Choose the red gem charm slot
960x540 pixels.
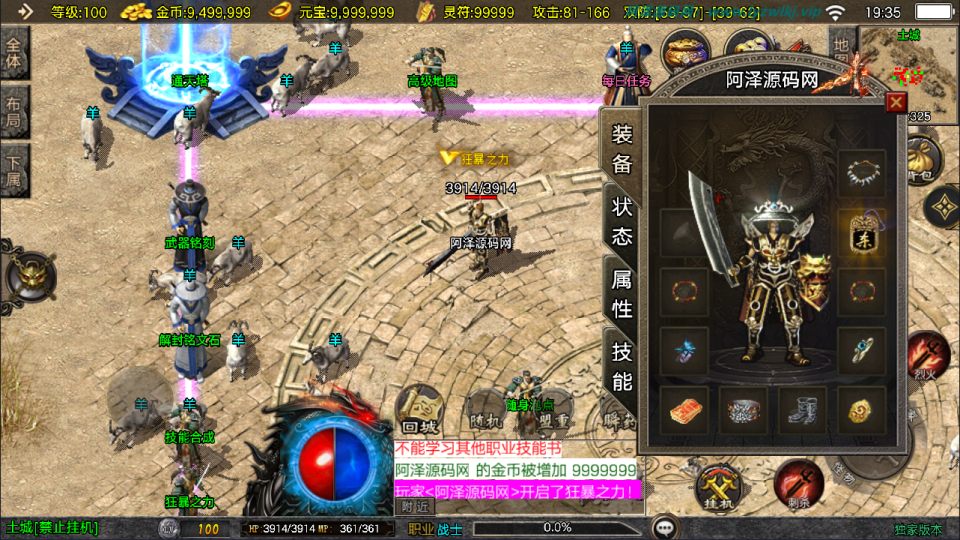(684, 410)
